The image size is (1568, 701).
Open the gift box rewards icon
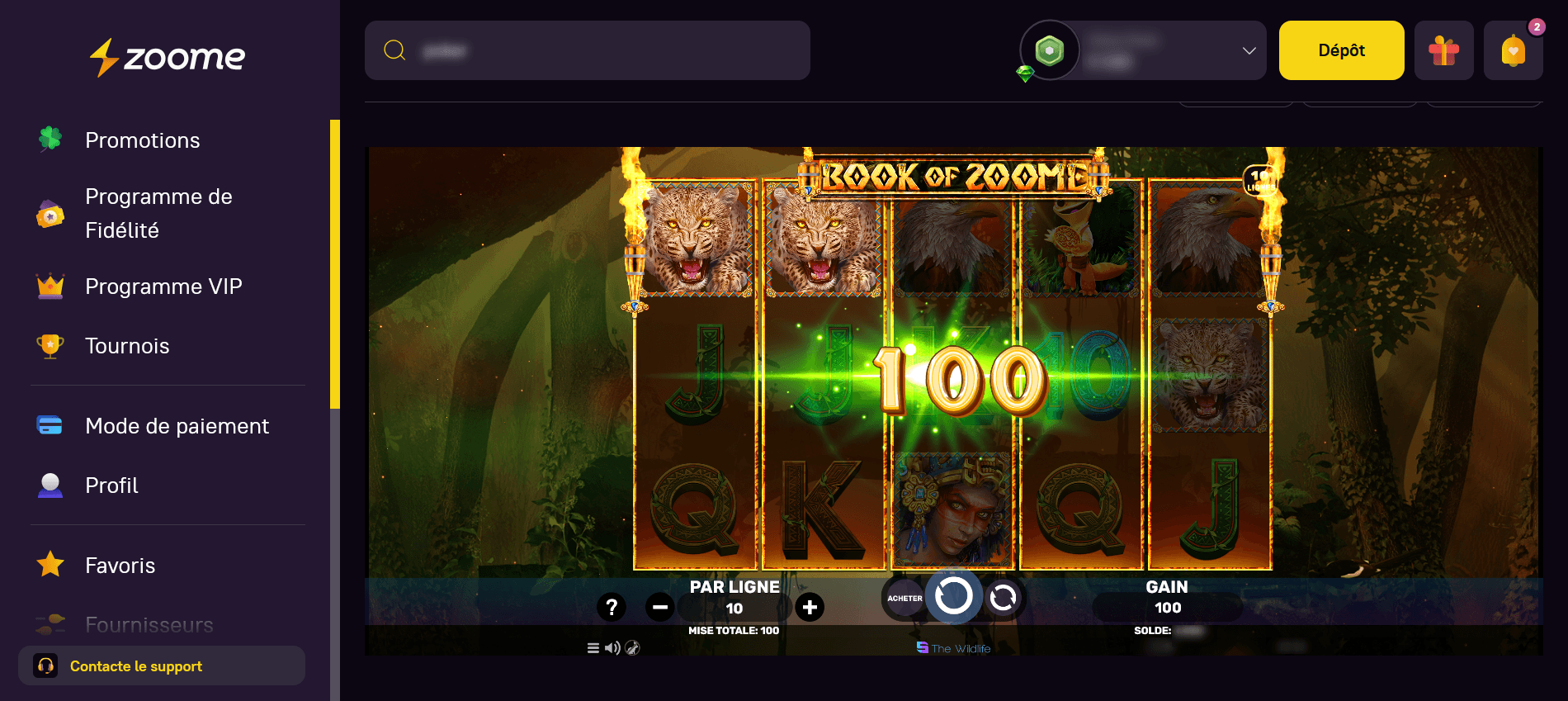click(1443, 50)
